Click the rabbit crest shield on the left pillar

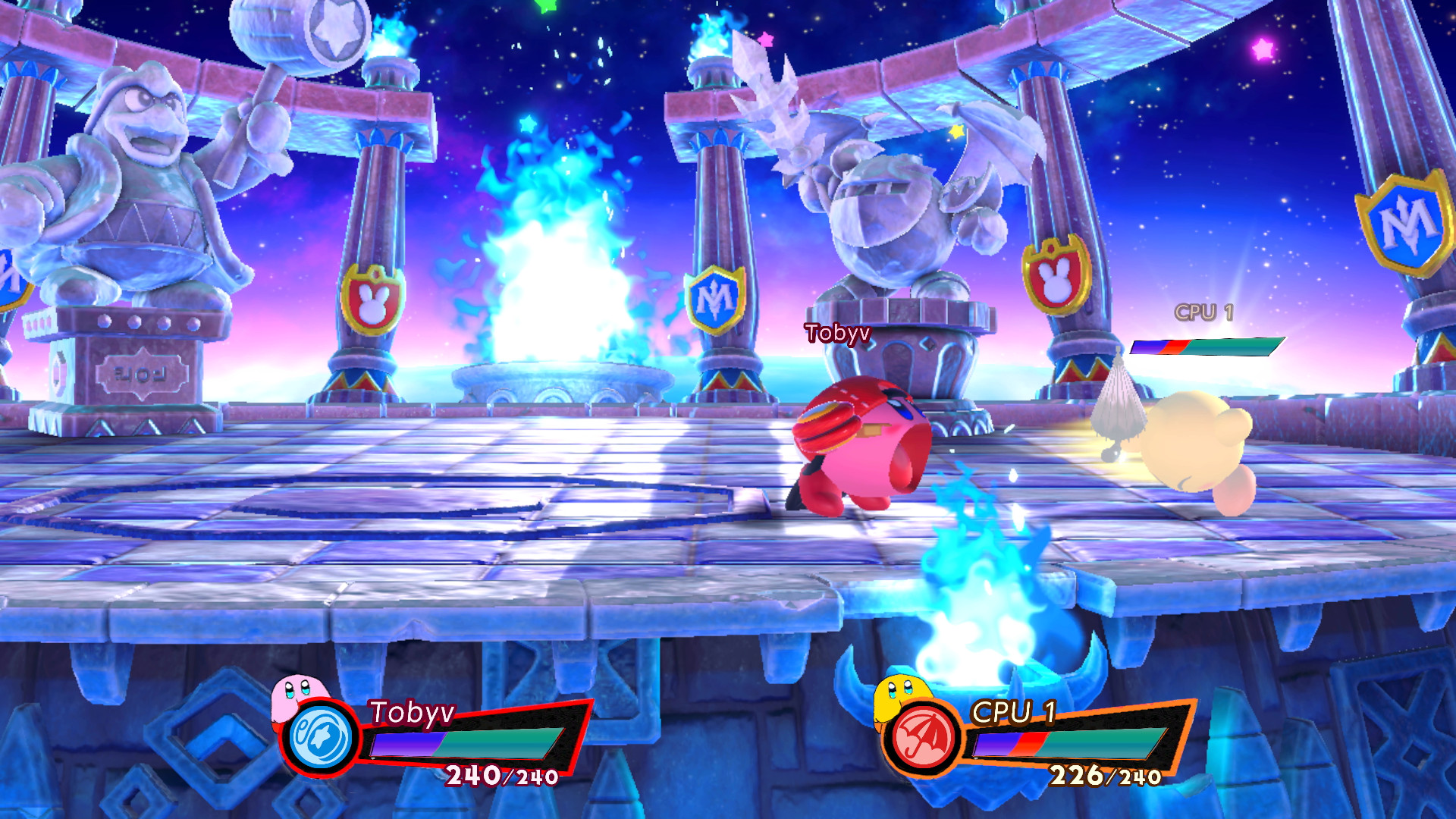point(373,297)
